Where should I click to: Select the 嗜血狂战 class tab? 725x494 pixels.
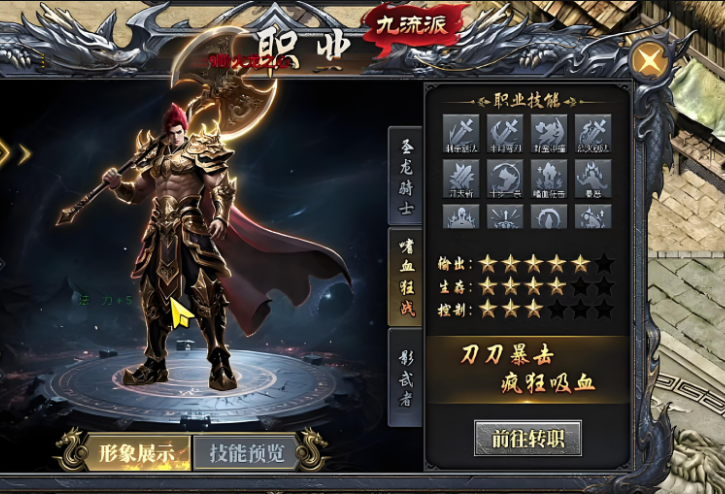pyautogui.click(x=405, y=275)
